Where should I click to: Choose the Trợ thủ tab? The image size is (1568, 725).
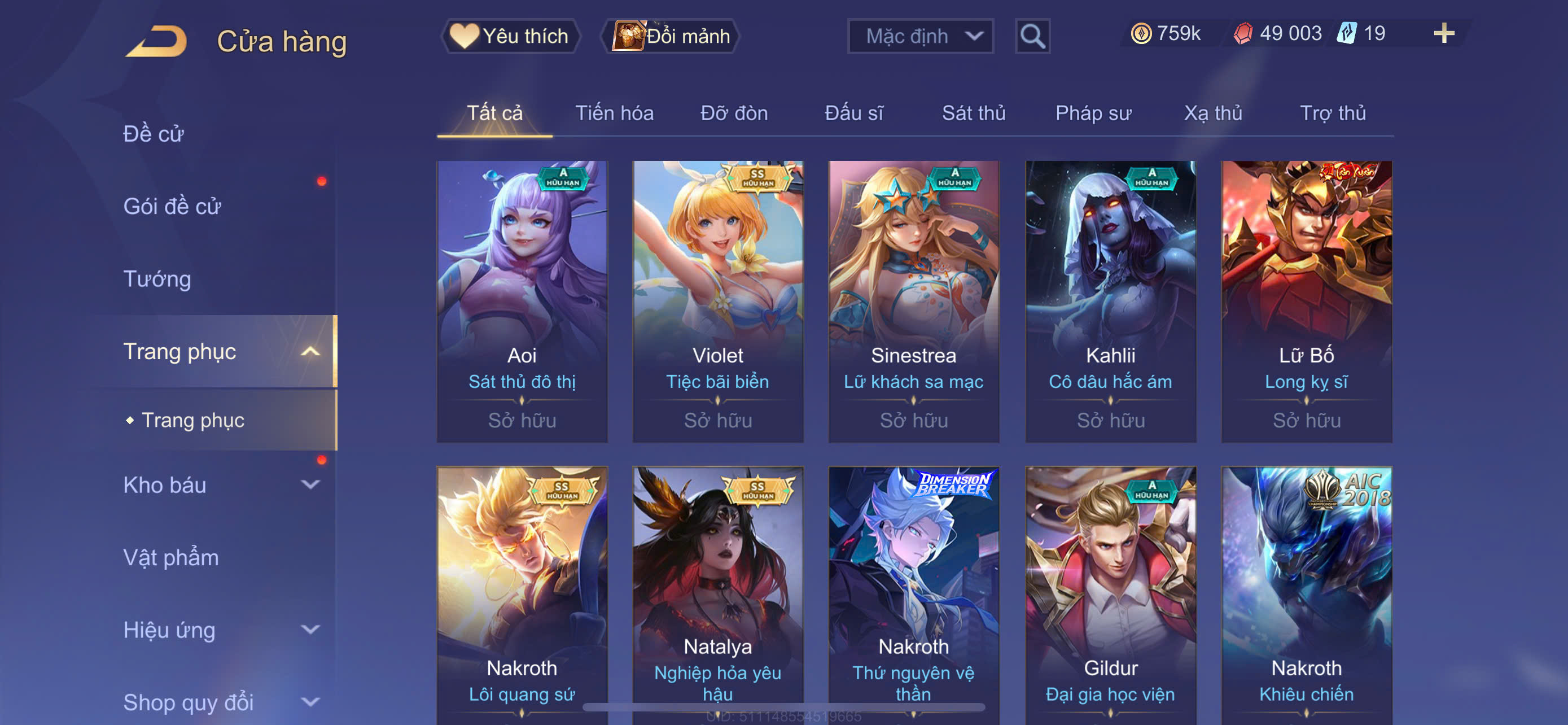tap(1333, 113)
